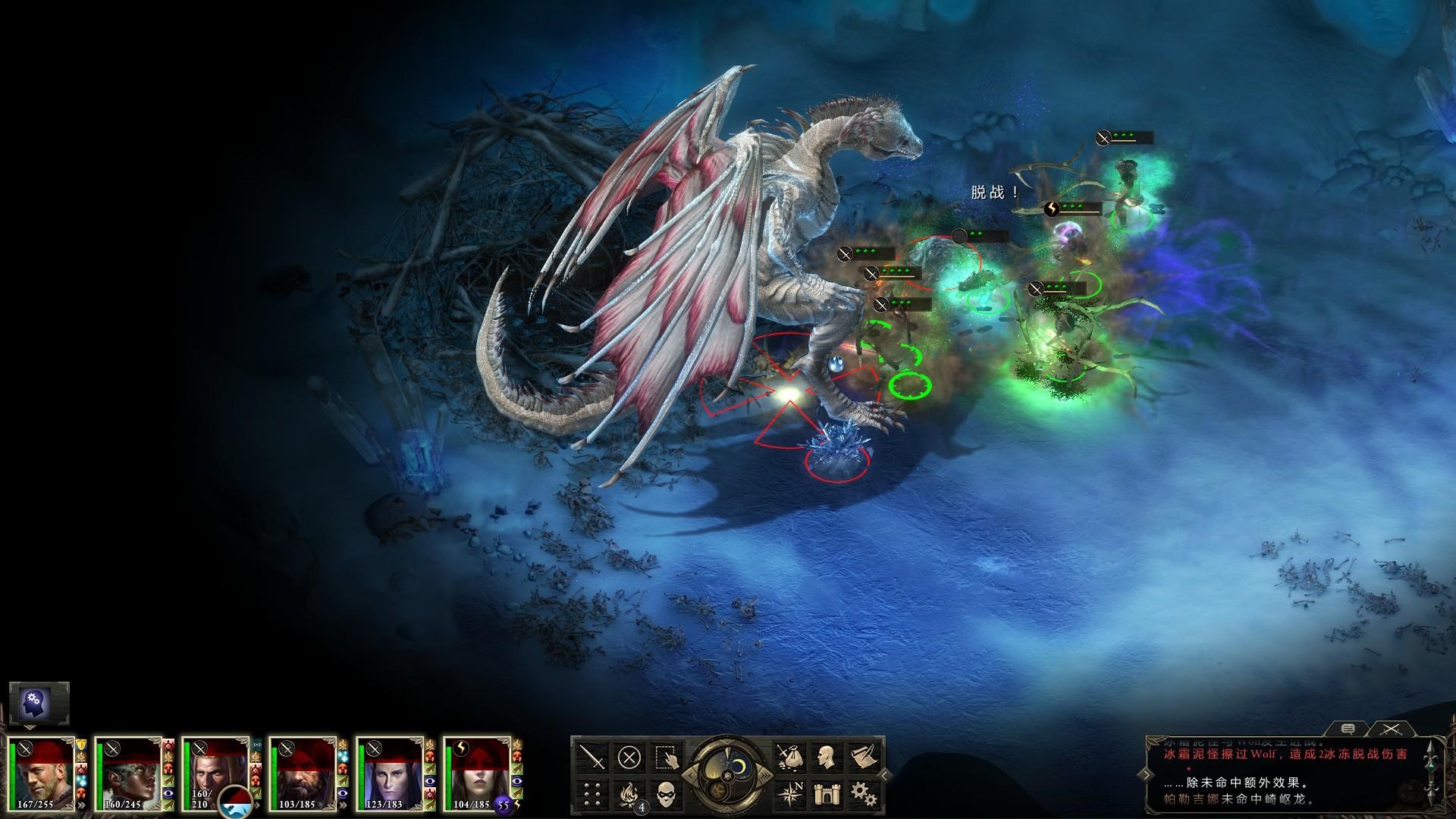Select the pale elf portrait with 123/183 health

pos(391,773)
